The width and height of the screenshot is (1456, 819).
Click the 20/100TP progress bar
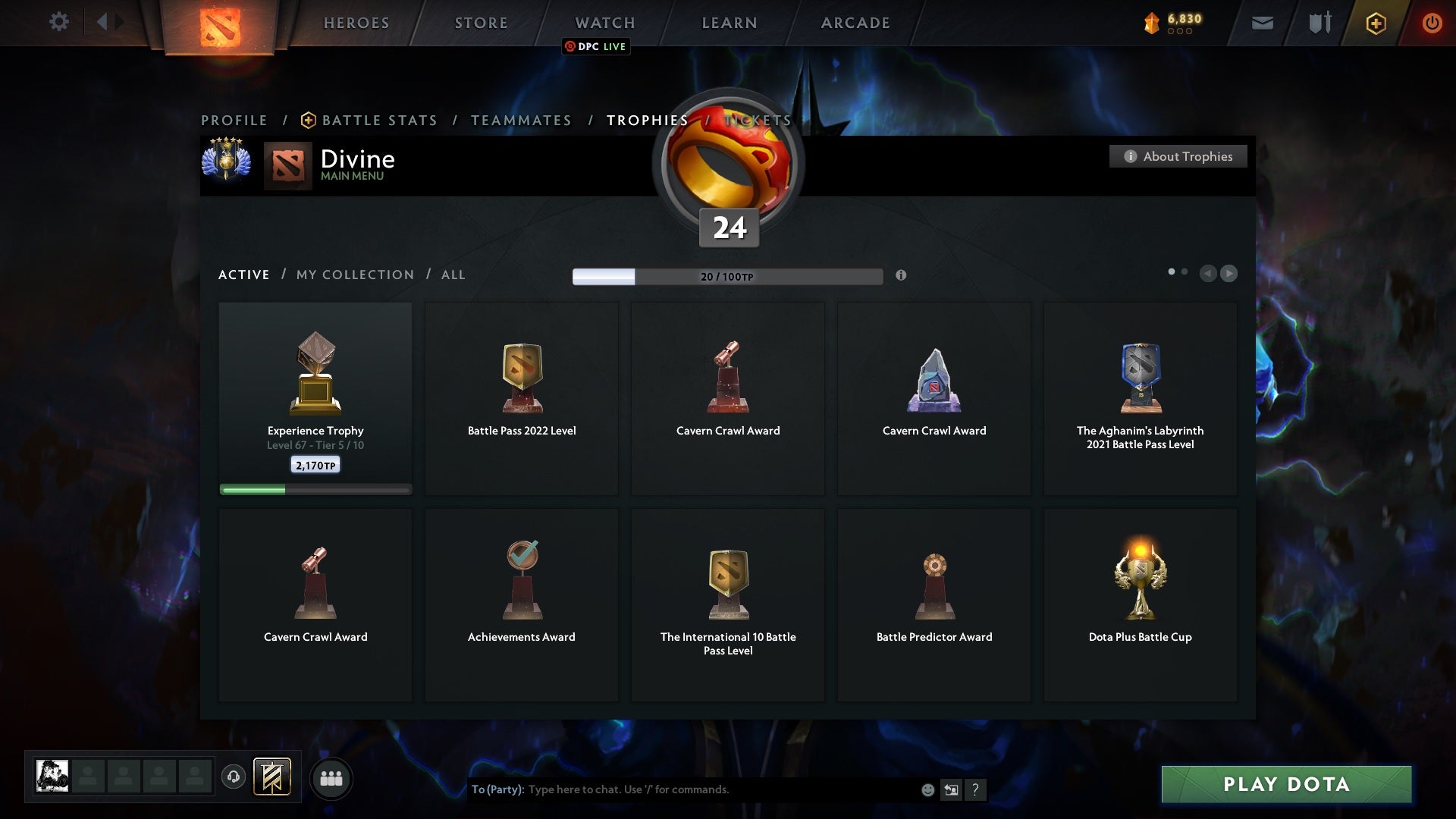click(726, 276)
